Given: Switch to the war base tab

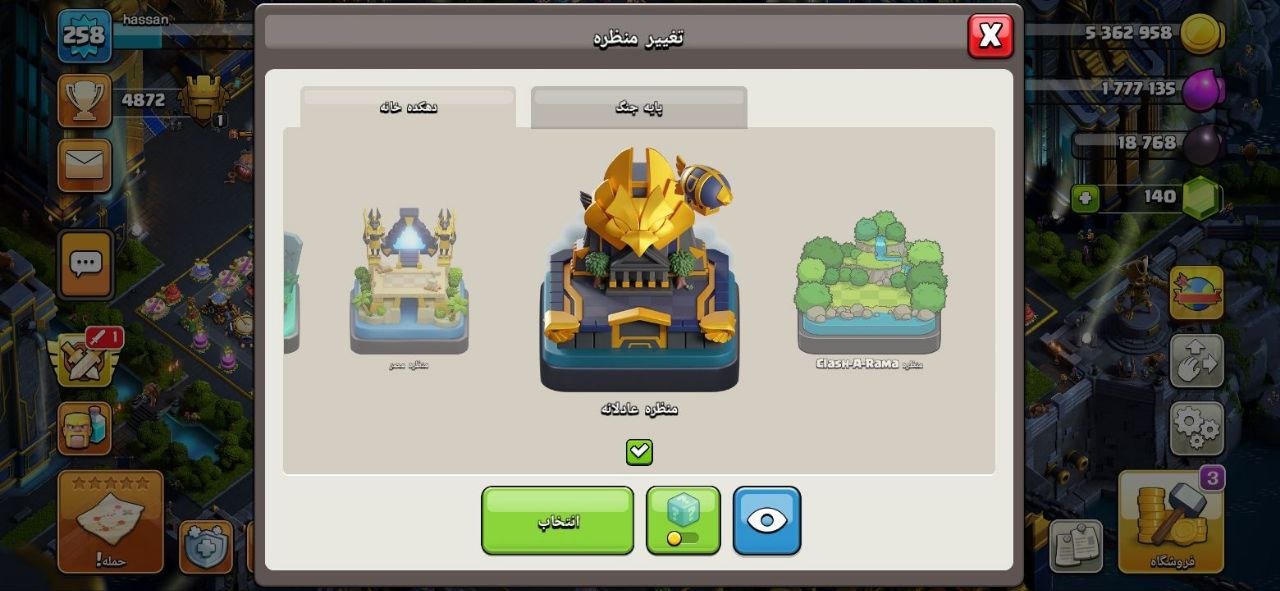Looking at the screenshot, I should pyautogui.click(x=638, y=108).
